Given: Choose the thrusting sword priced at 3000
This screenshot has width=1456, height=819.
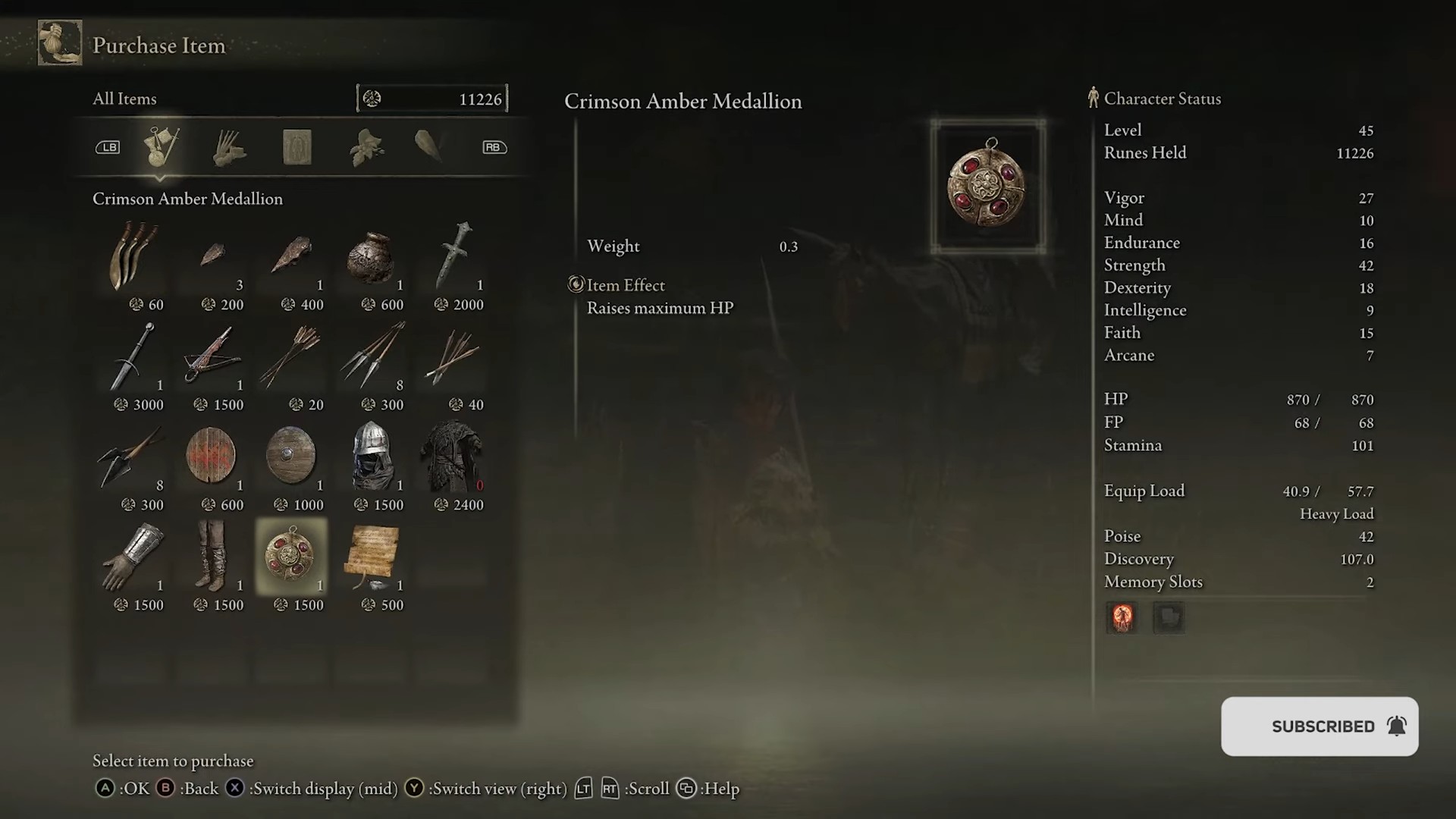Looking at the screenshot, I should 133,357.
